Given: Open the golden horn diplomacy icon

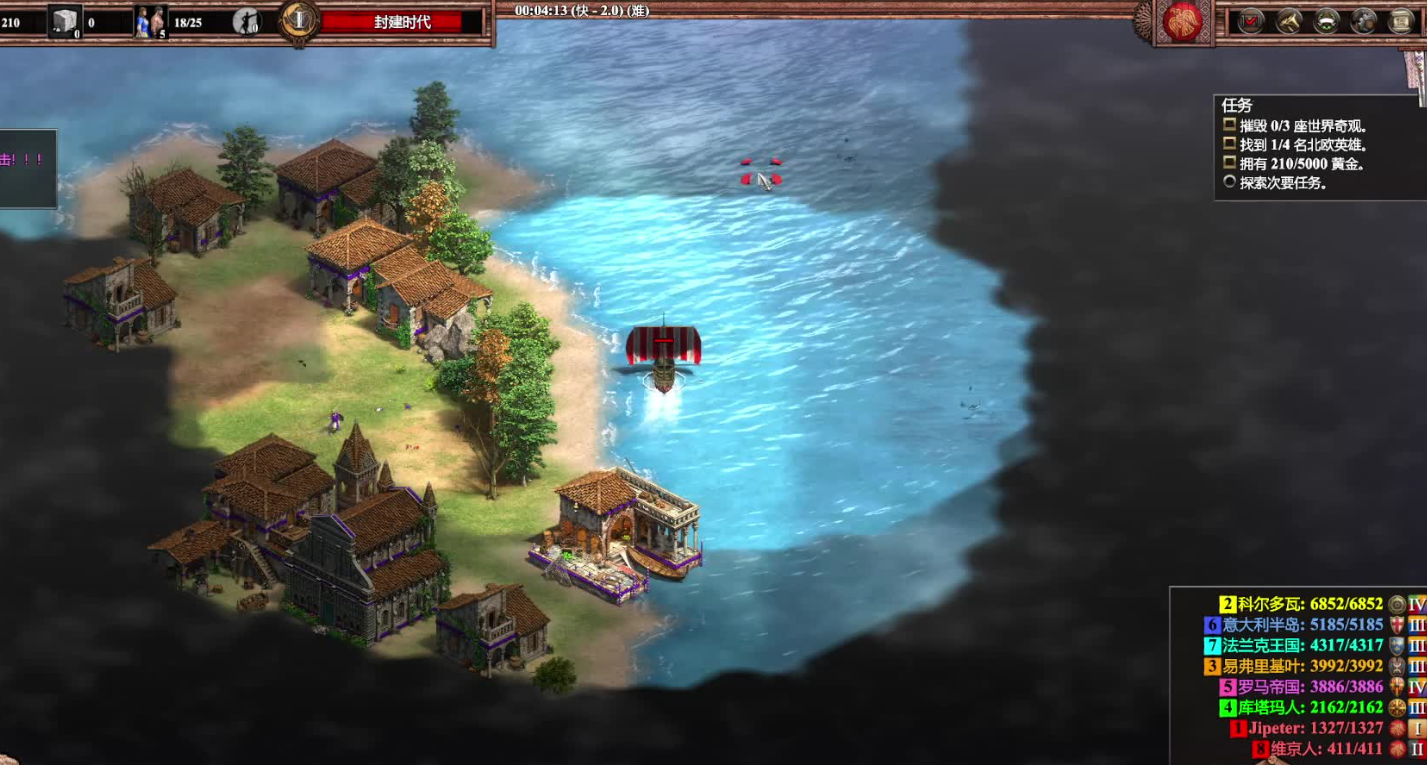Looking at the screenshot, I should click(1289, 21).
